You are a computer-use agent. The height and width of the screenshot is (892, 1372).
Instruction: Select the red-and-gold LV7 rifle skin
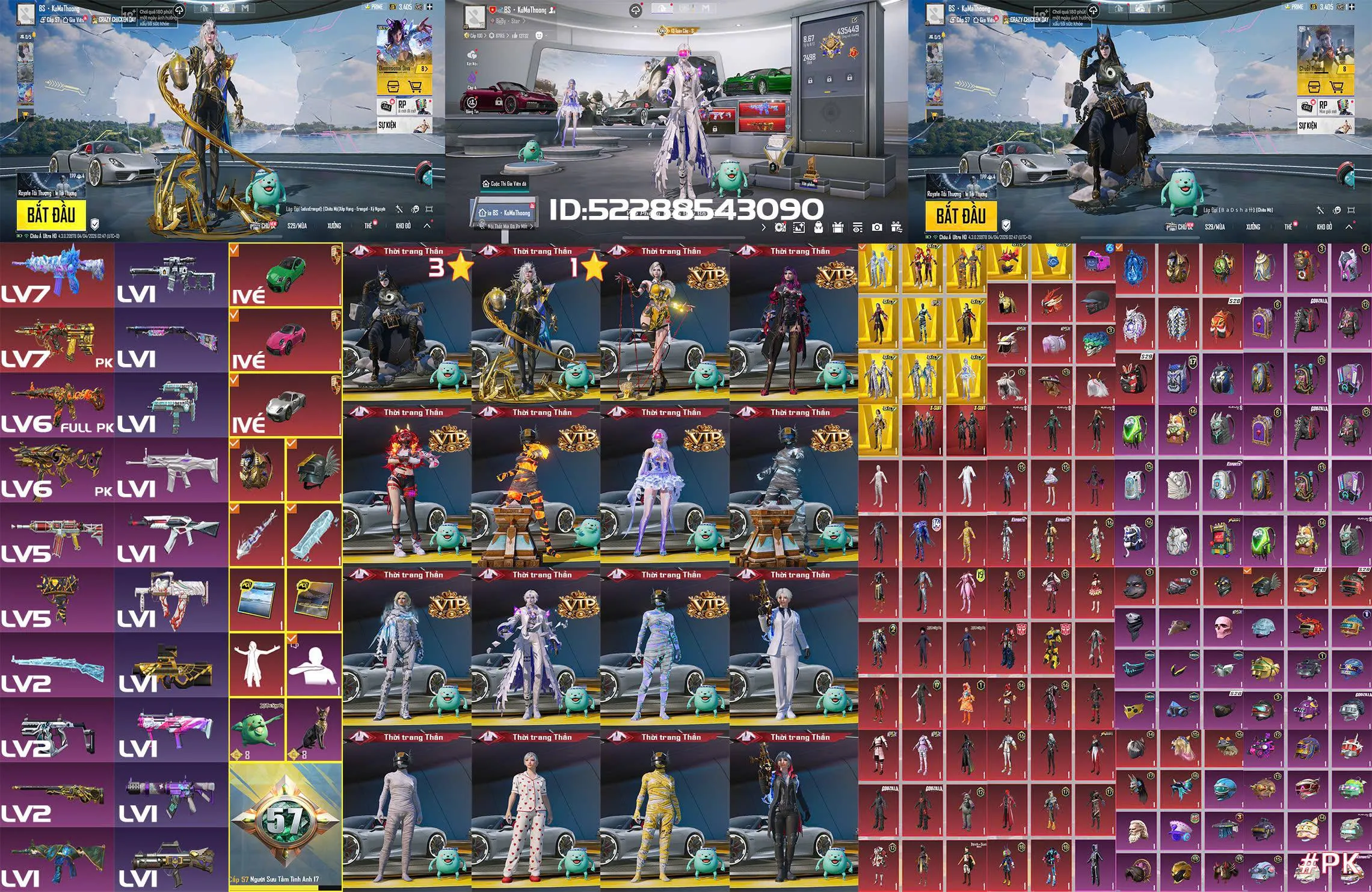(57, 340)
